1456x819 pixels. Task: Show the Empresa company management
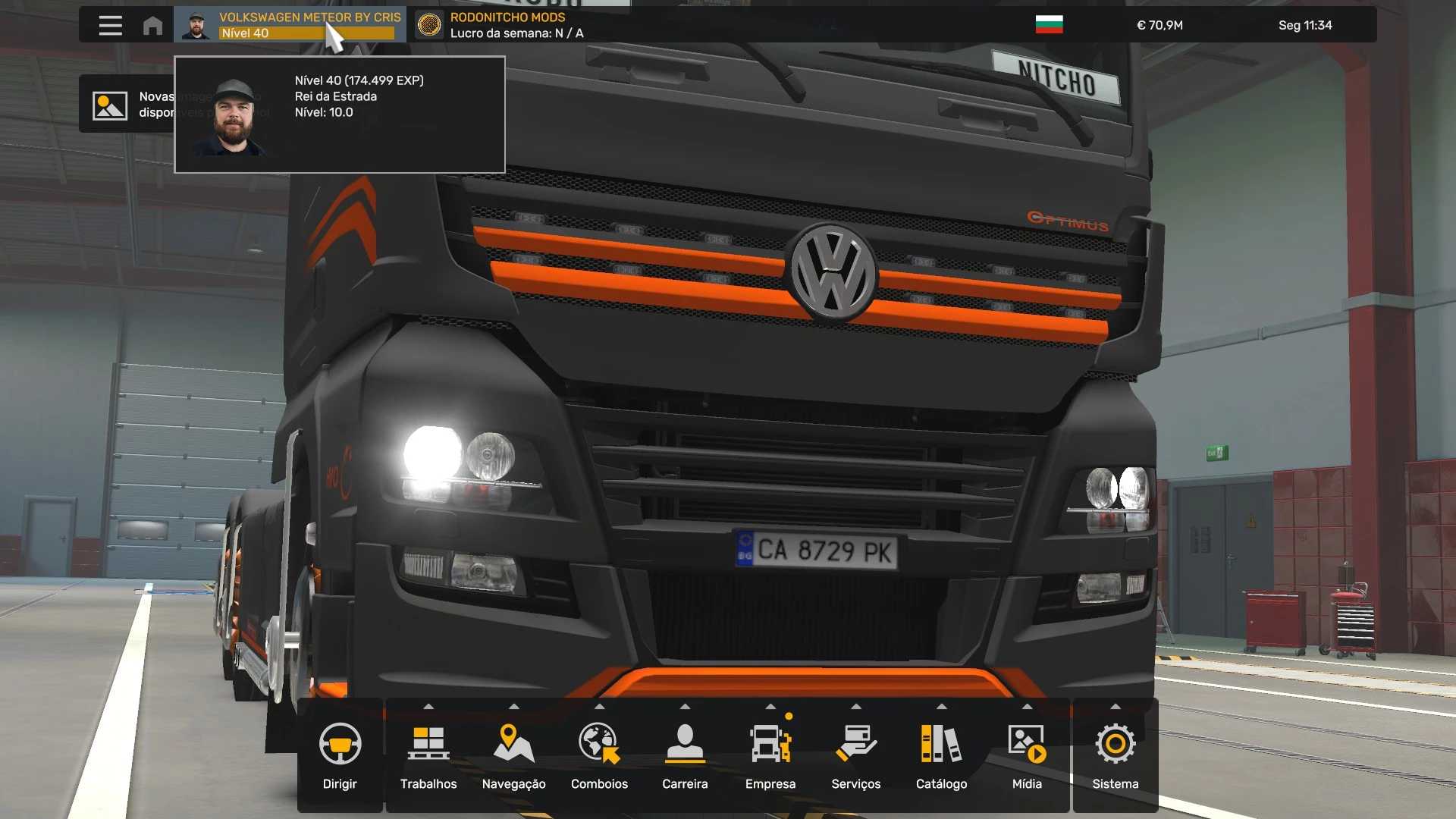(770, 755)
